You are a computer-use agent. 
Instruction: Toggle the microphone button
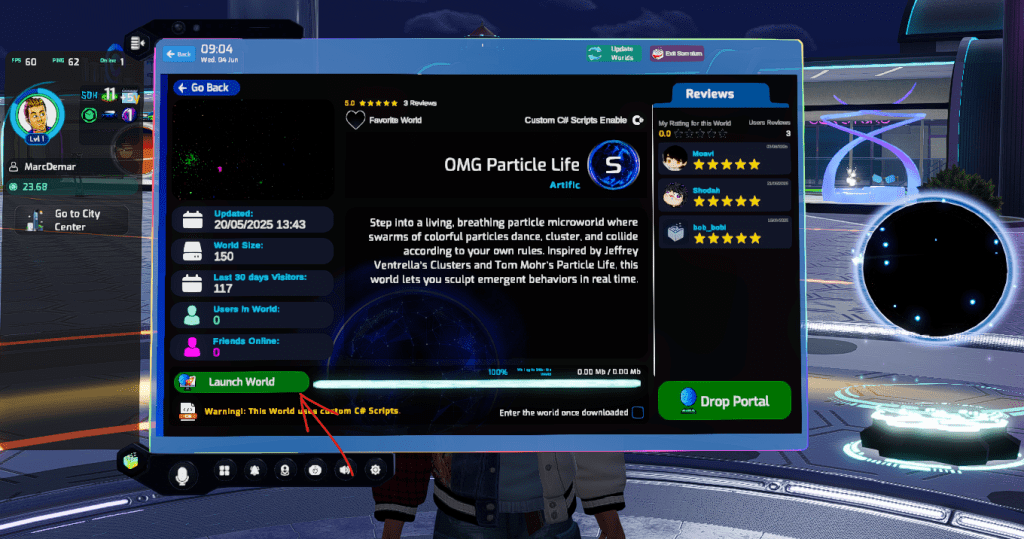(x=183, y=474)
